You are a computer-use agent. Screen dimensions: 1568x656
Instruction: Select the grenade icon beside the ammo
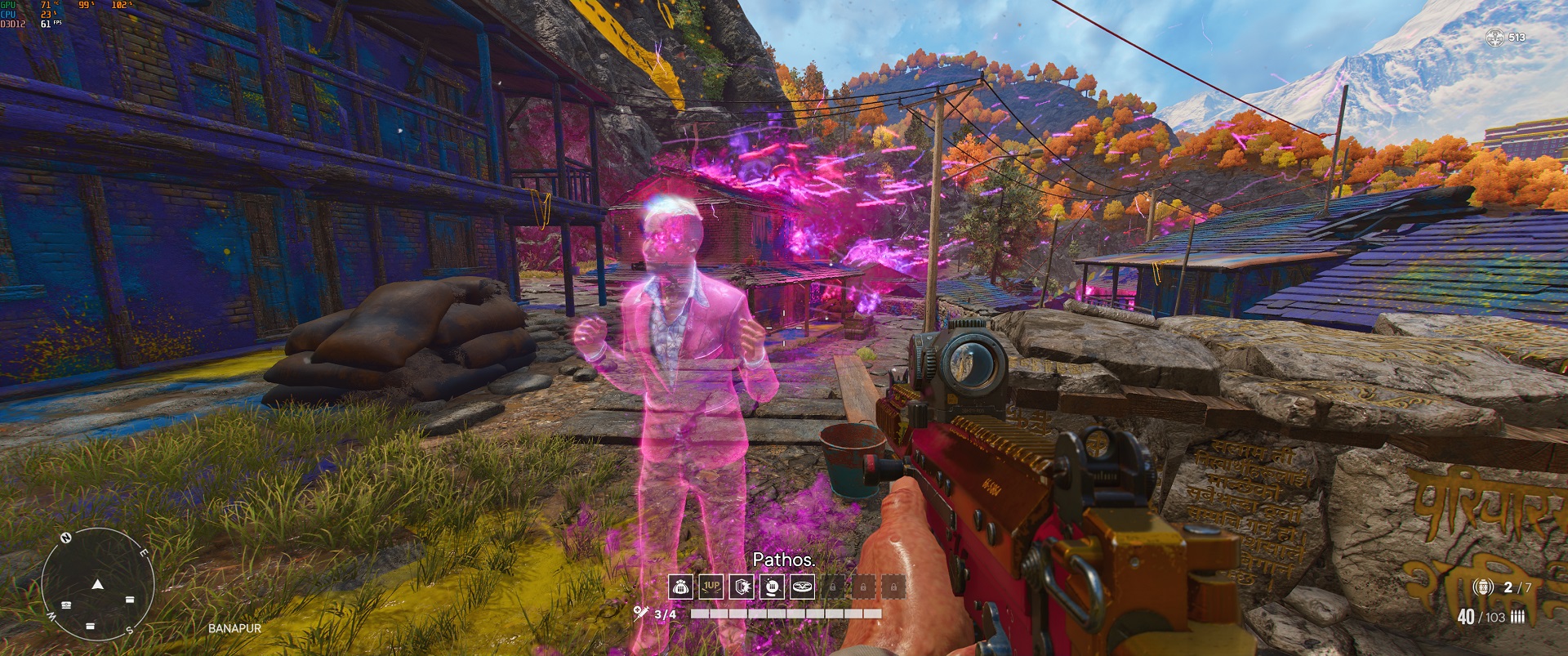tap(1483, 587)
